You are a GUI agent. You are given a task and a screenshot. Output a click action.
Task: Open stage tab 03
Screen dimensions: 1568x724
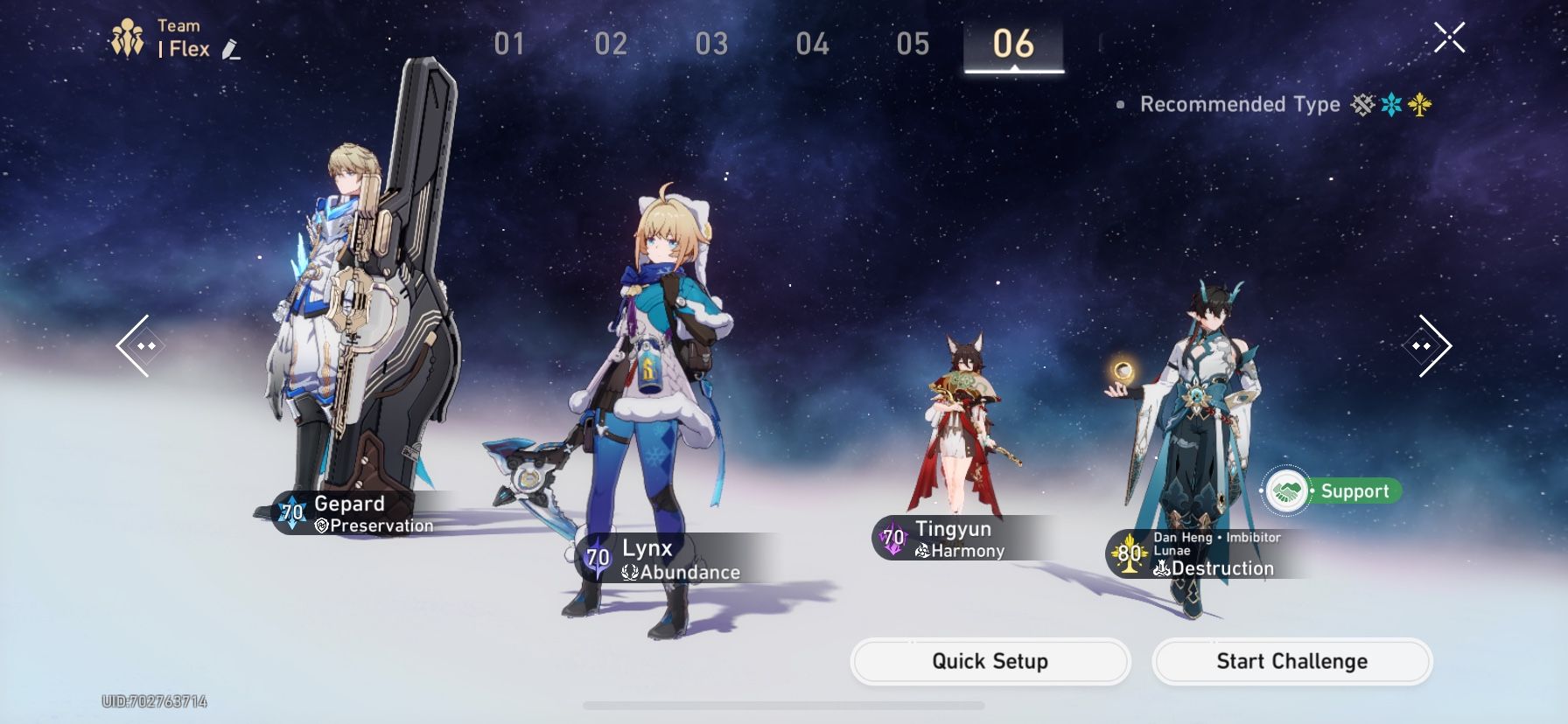click(x=713, y=43)
